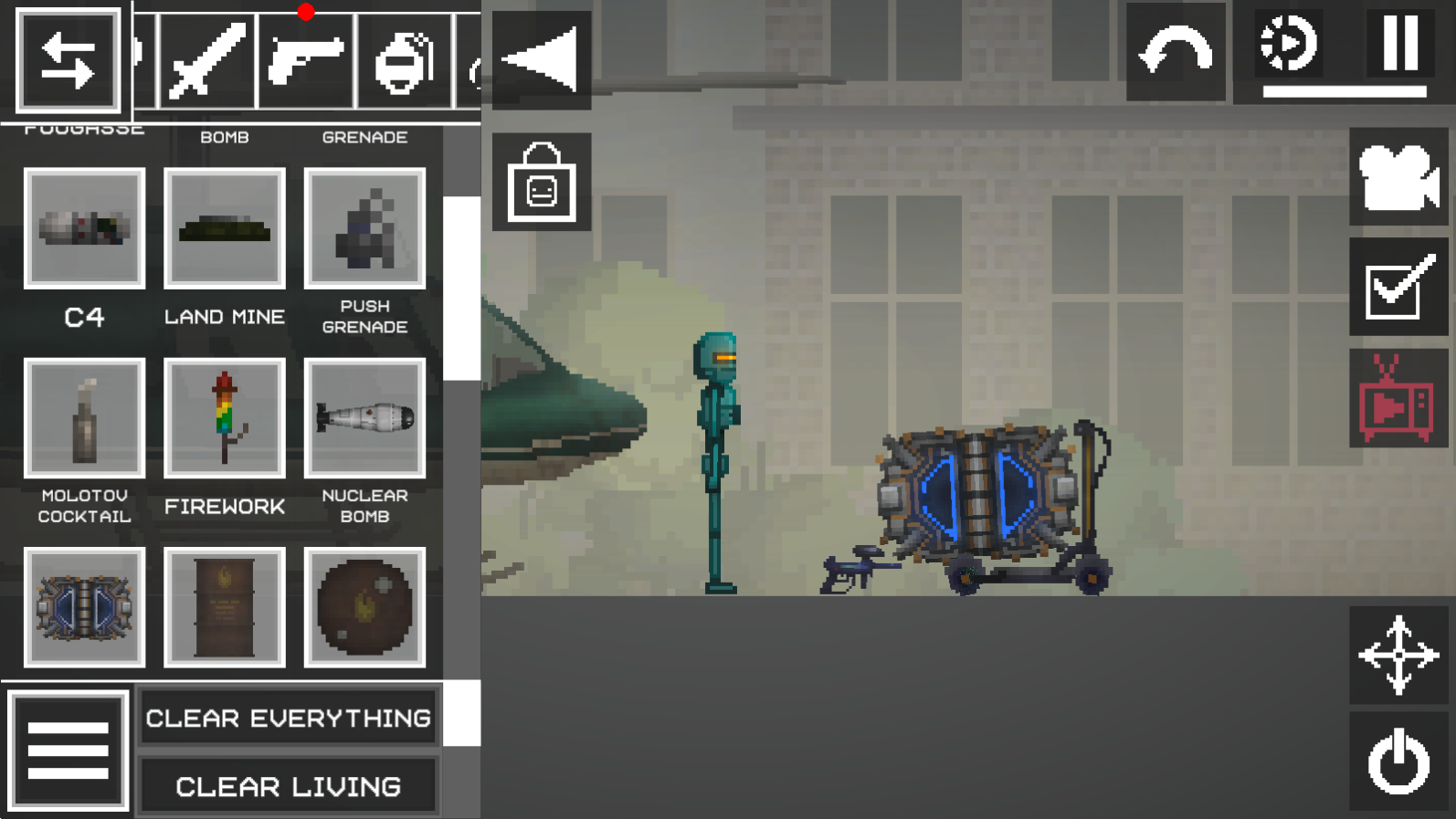The height and width of the screenshot is (819, 1456).
Task: Open the hamburger menu
Action: [69, 751]
